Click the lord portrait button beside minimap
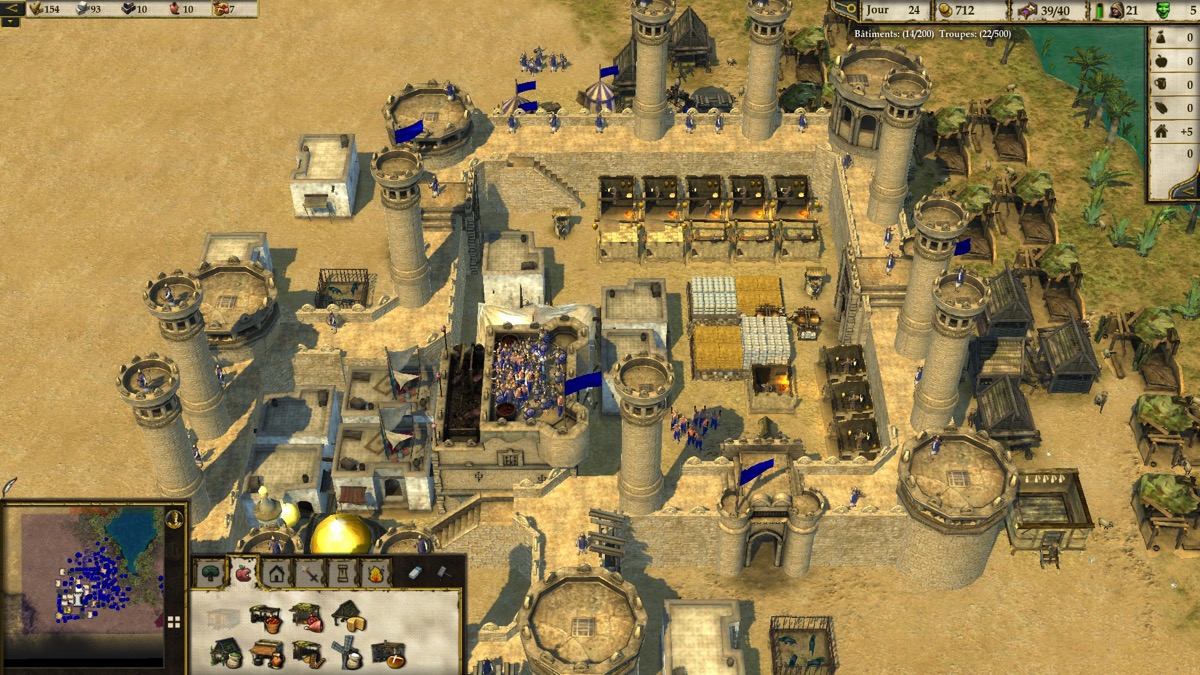This screenshot has height=675, width=1200. (174, 519)
